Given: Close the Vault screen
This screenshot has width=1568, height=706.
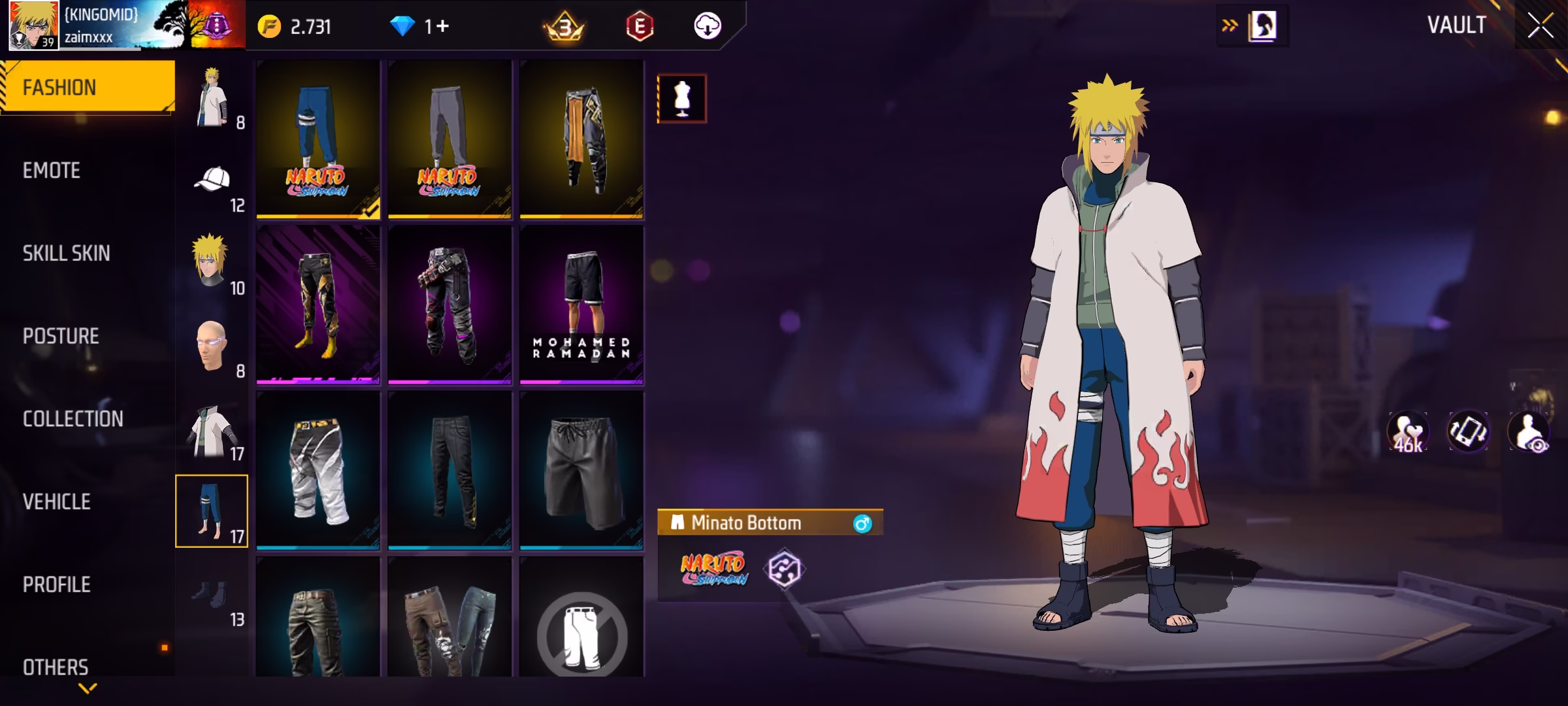Looking at the screenshot, I should click(1540, 26).
